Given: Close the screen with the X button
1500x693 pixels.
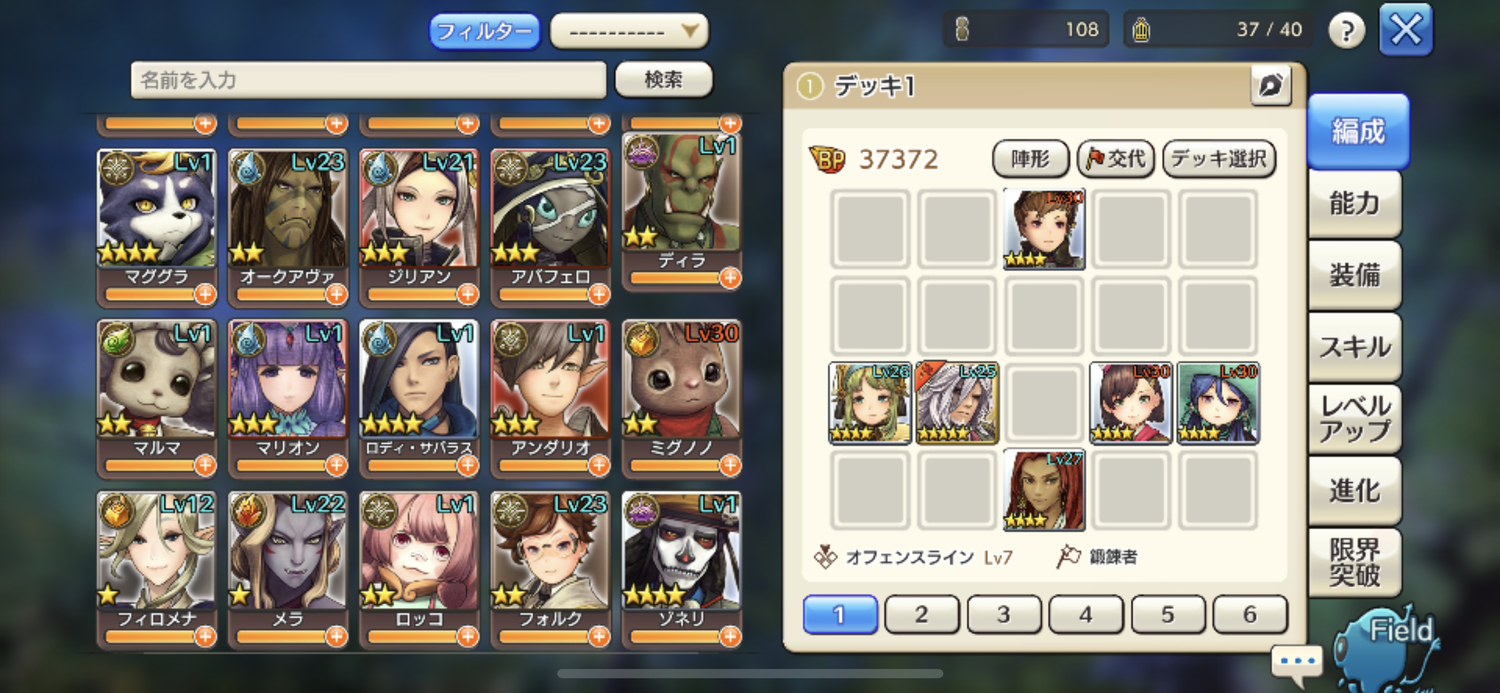Looking at the screenshot, I should tap(1405, 30).
